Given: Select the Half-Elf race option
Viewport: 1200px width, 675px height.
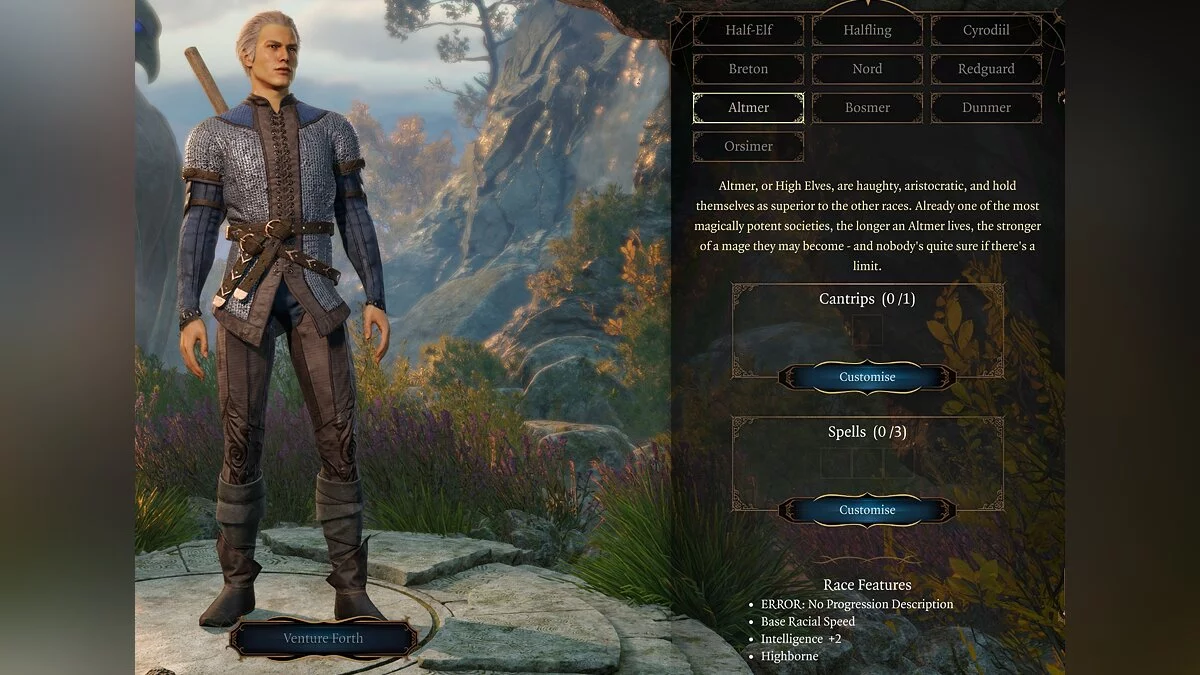Looking at the screenshot, I should [748, 30].
